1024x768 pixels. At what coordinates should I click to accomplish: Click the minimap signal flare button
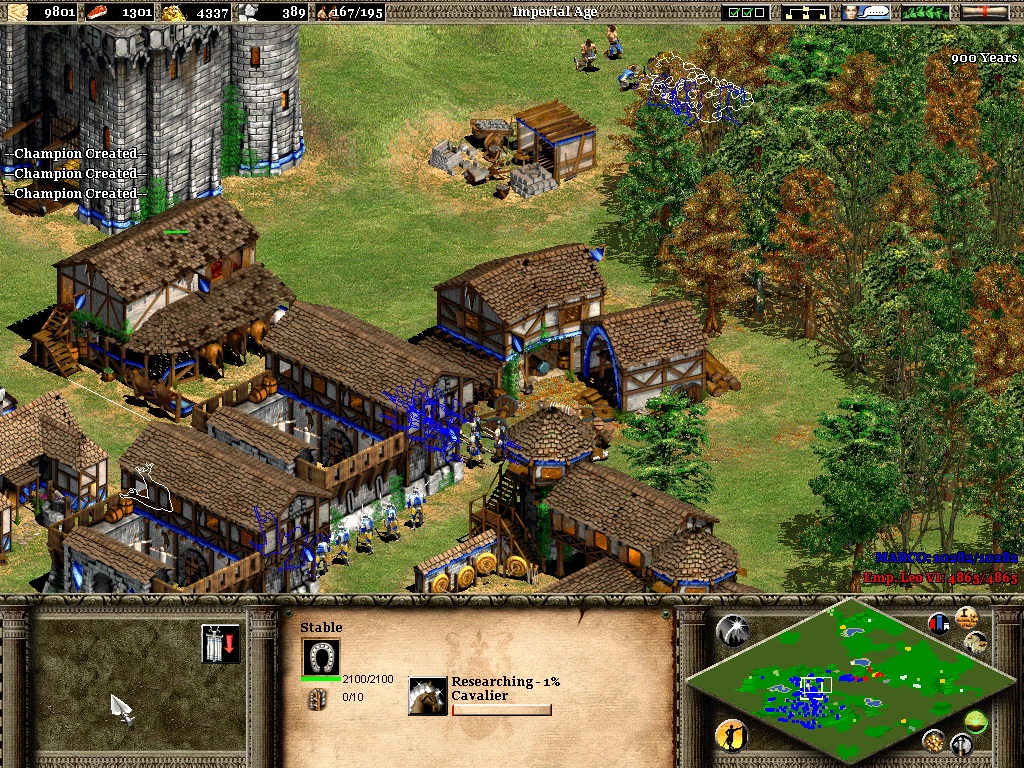point(731,629)
